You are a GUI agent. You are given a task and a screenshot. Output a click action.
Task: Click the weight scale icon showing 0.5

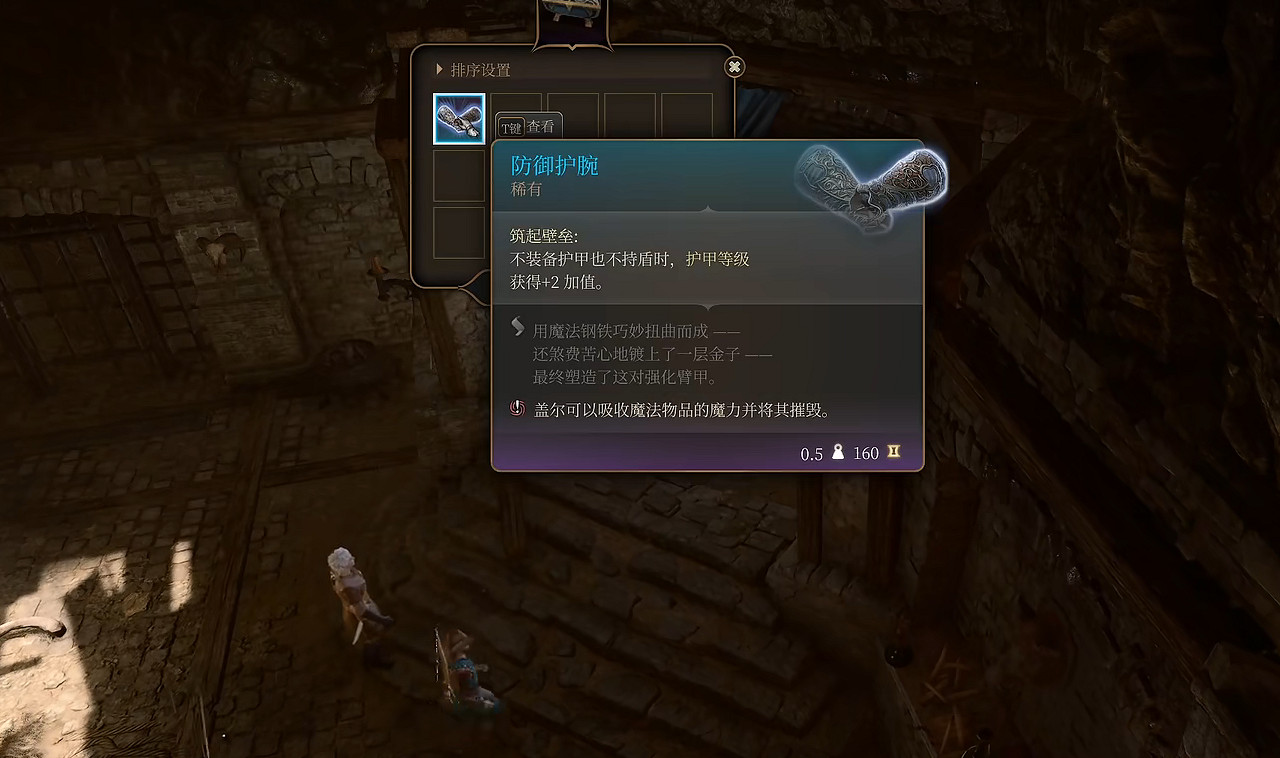pyautogui.click(x=838, y=453)
